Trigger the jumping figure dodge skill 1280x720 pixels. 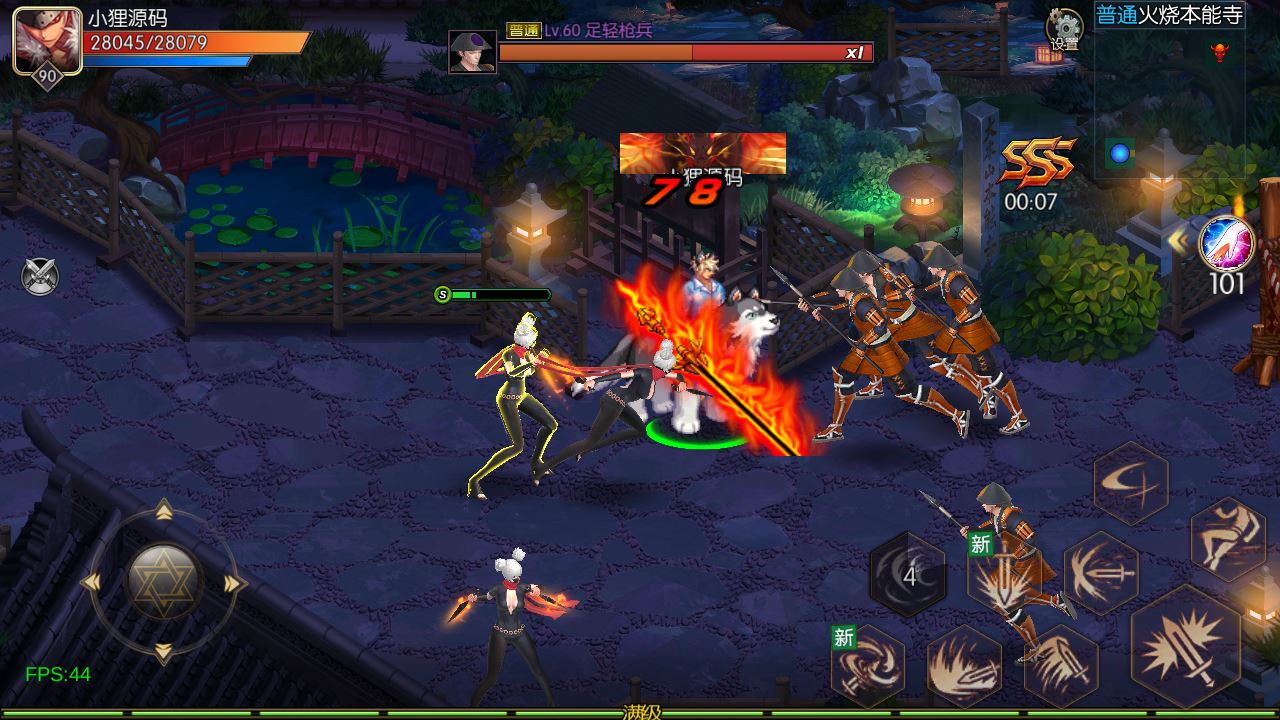pos(1228,538)
